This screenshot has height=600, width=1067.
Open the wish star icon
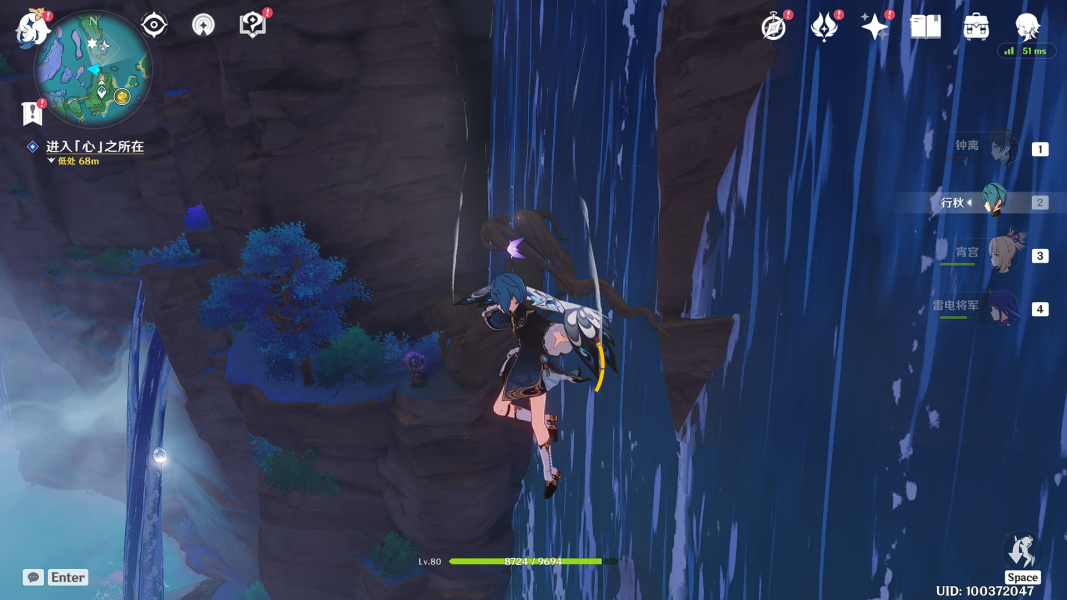point(875,27)
